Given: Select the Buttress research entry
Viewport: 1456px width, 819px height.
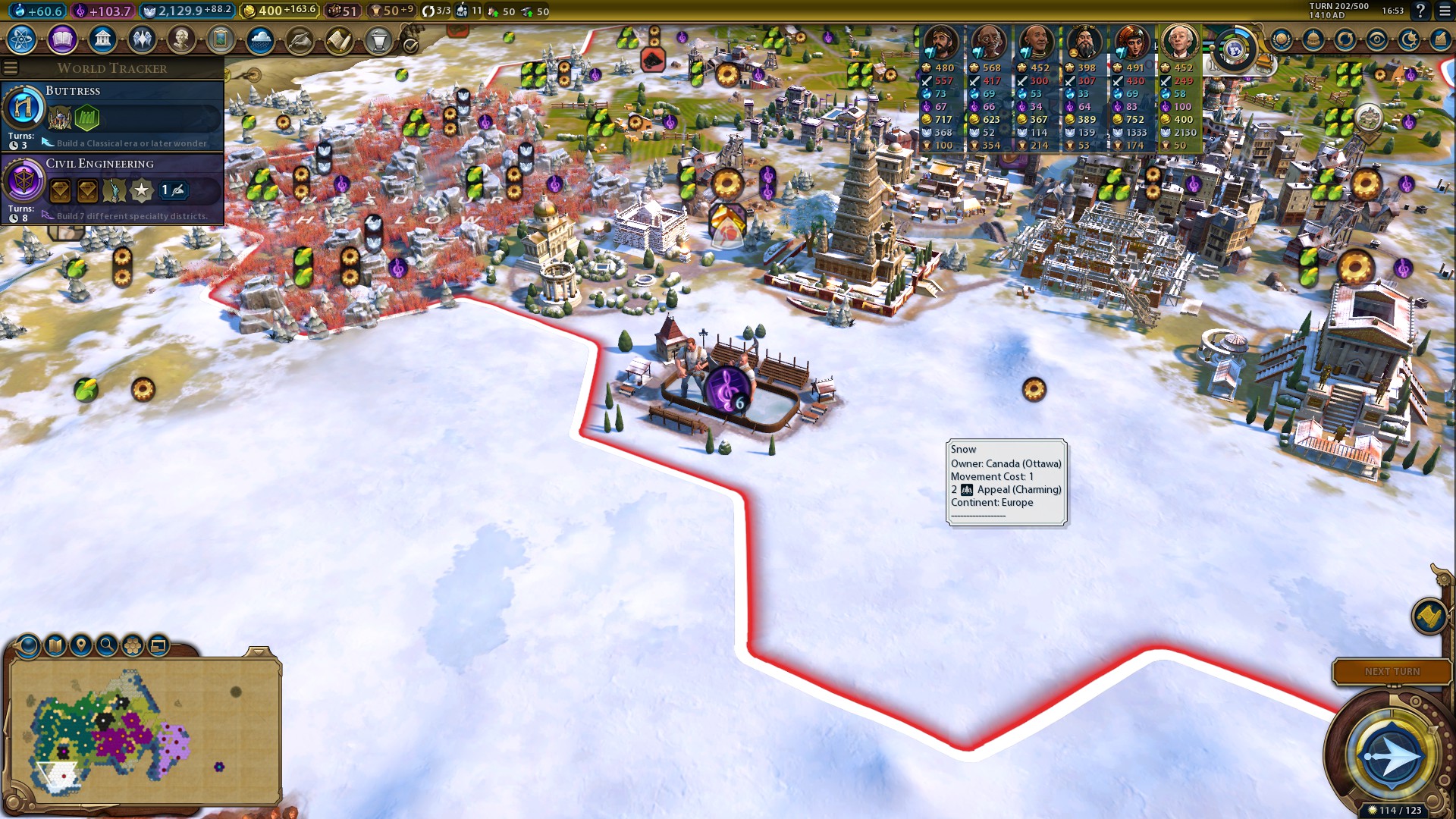Looking at the screenshot, I should pos(112,115).
